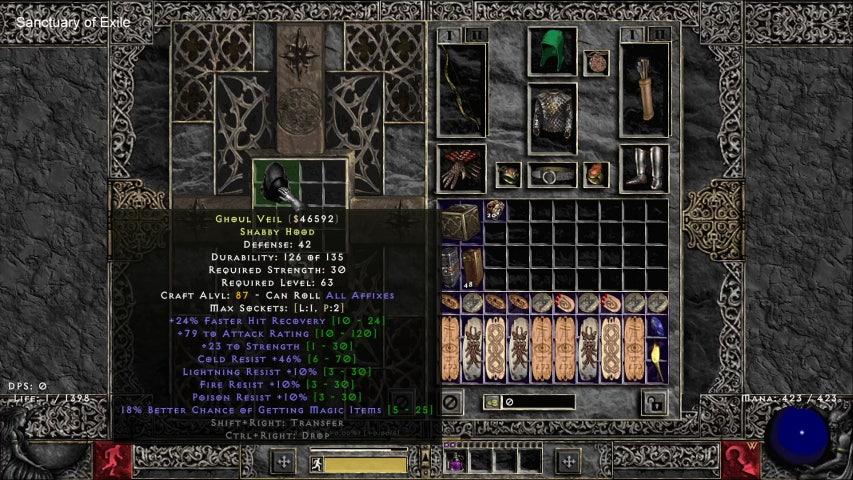This screenshot has width=853, height=480.
Task: Open the left red skill button
Action: tap(113, 460)
